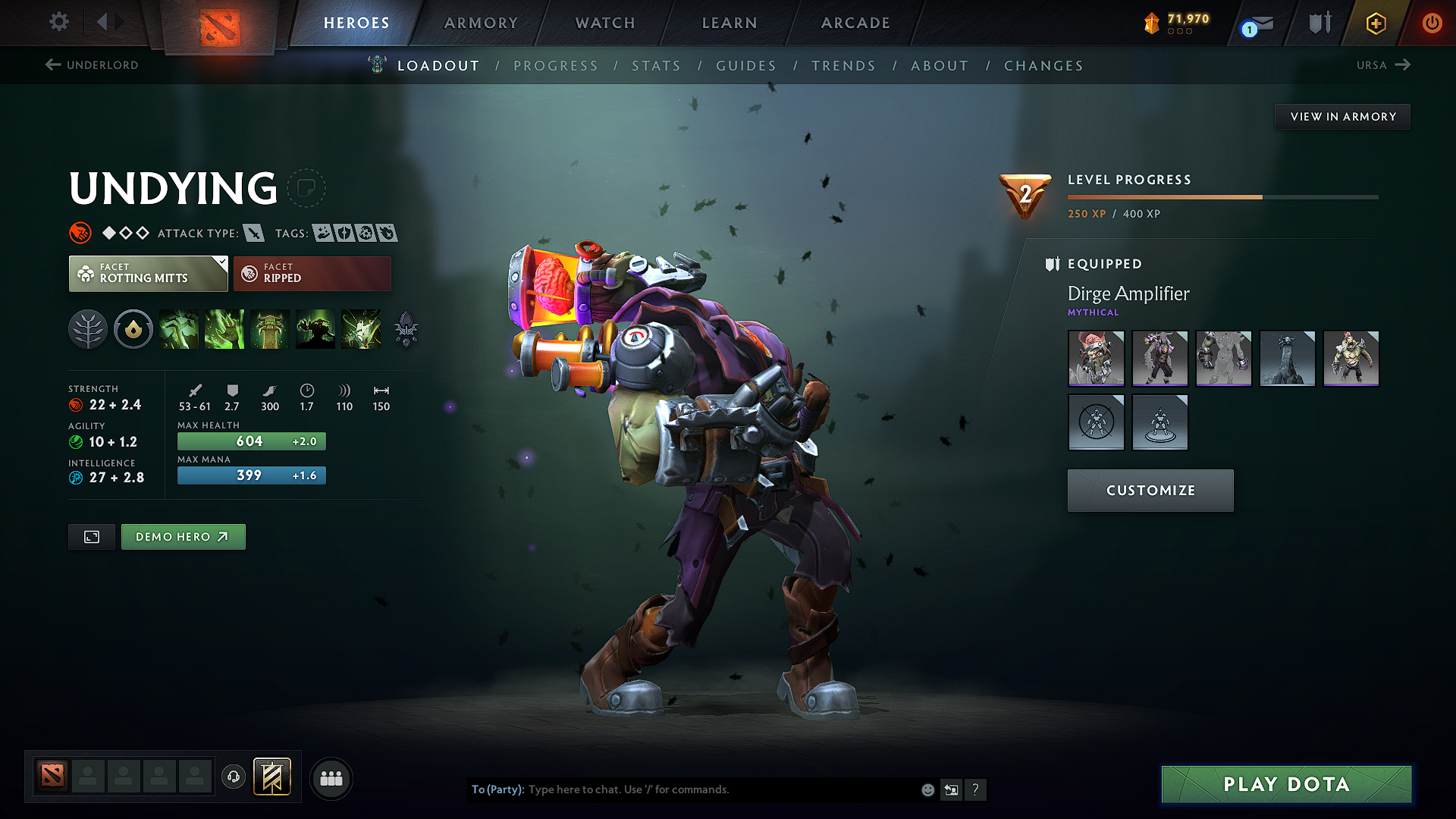Select Undying's innate ability icon
Screen dimensions: 1456x819
click(x=133, y=328)
